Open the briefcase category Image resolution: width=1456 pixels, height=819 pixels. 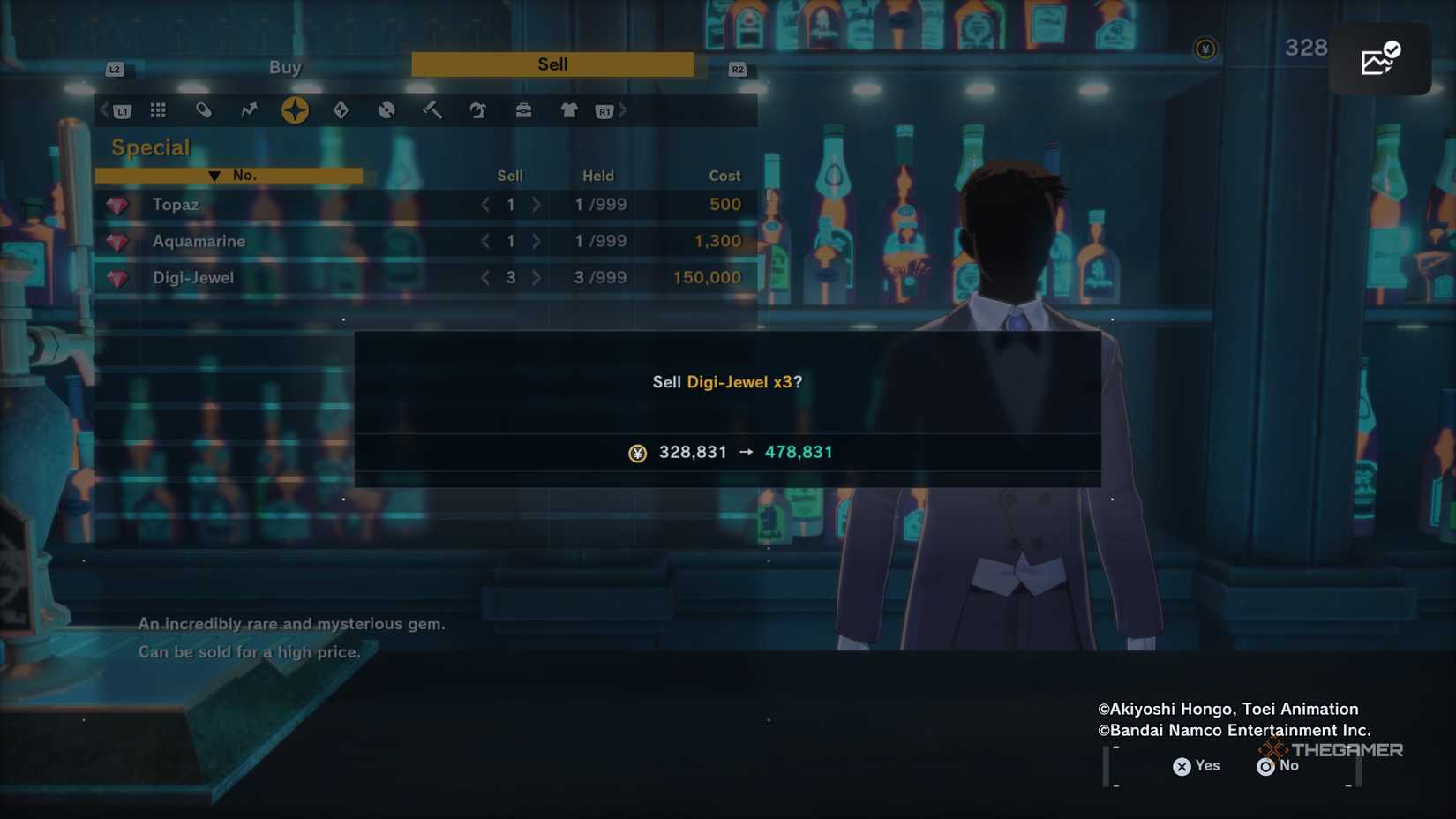pyautogui.click(x=523, y=110)
